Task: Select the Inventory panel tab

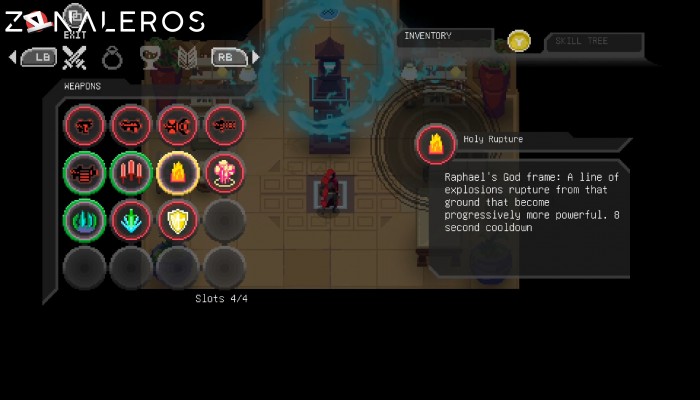Action: [x=445, y=37]
